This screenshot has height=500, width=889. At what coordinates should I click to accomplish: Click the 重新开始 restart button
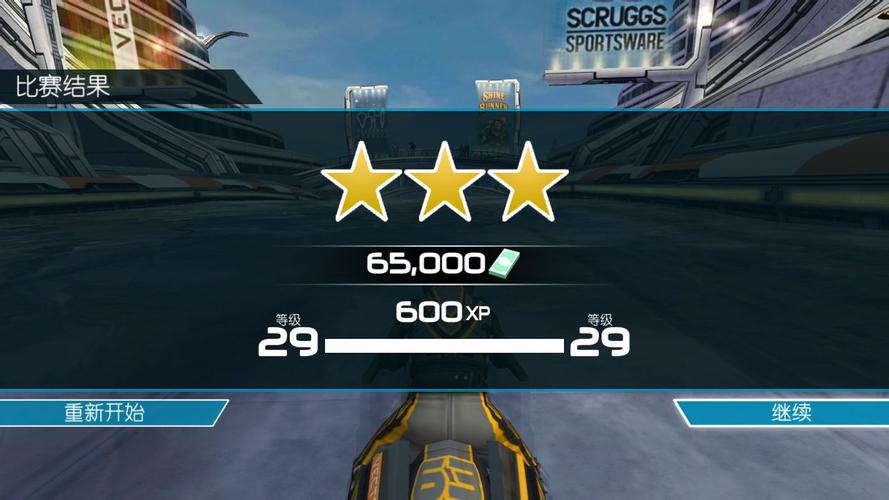[x=106, y=413]
